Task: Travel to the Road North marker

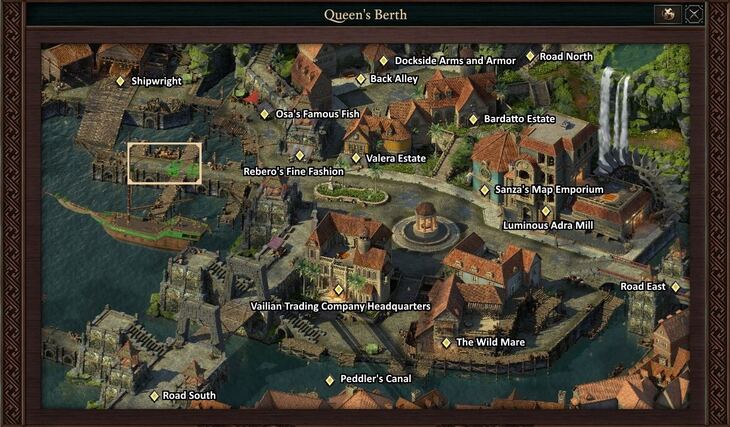Action: coord(530,57)
